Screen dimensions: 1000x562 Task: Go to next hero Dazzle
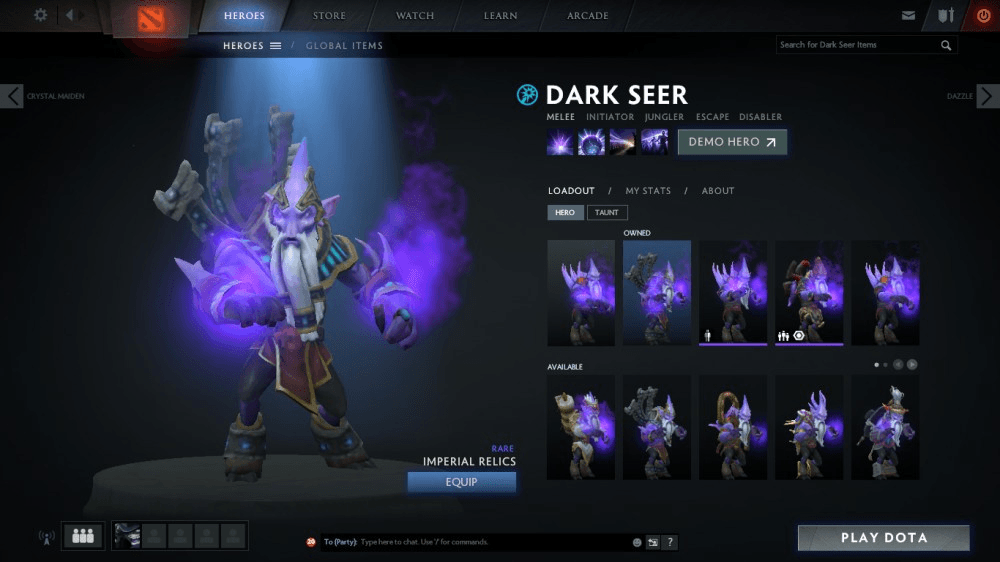[x=987, y=96]
